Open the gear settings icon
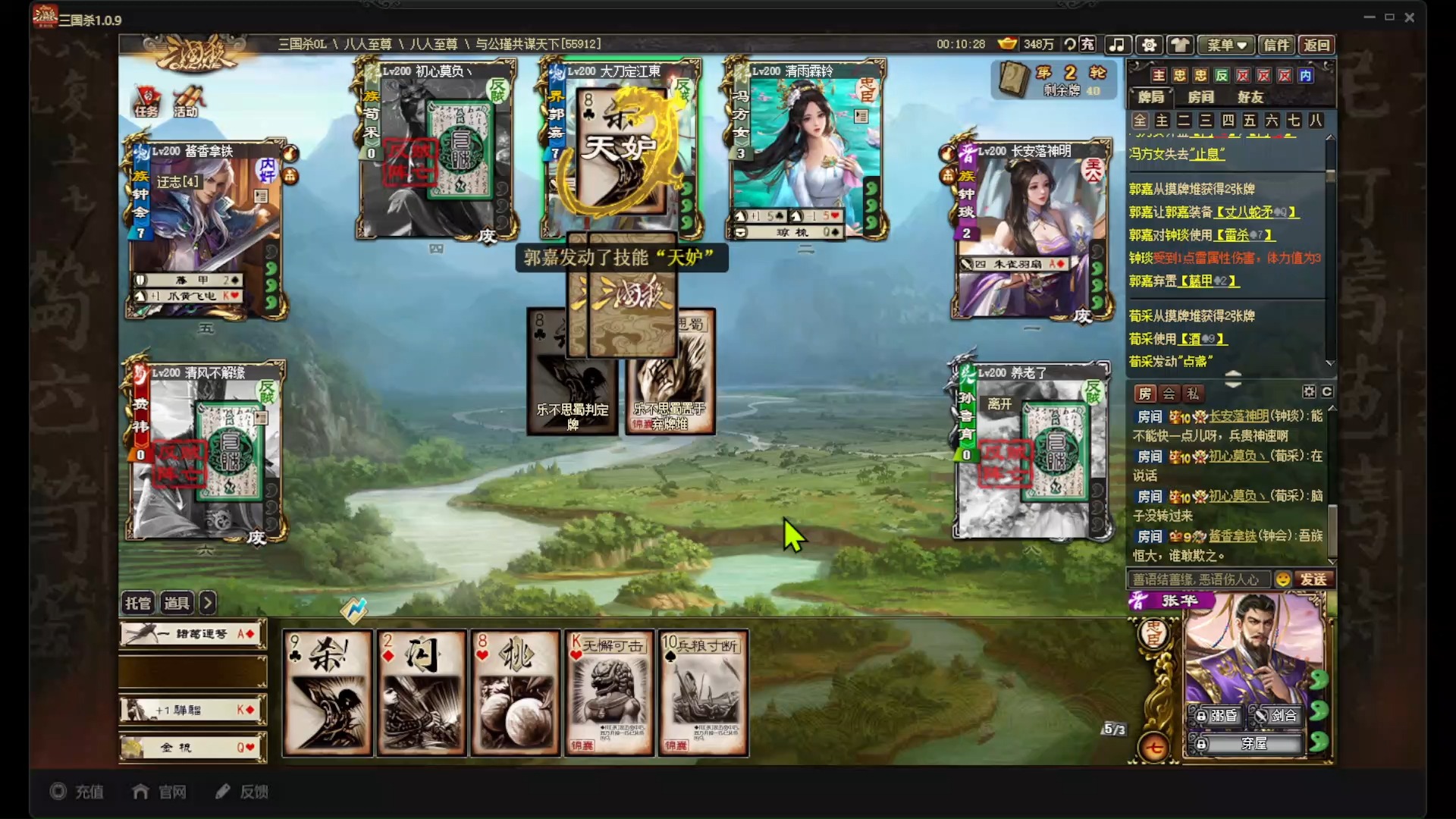The height and width of the screenshot is (819, 1456). [1149, 45]
